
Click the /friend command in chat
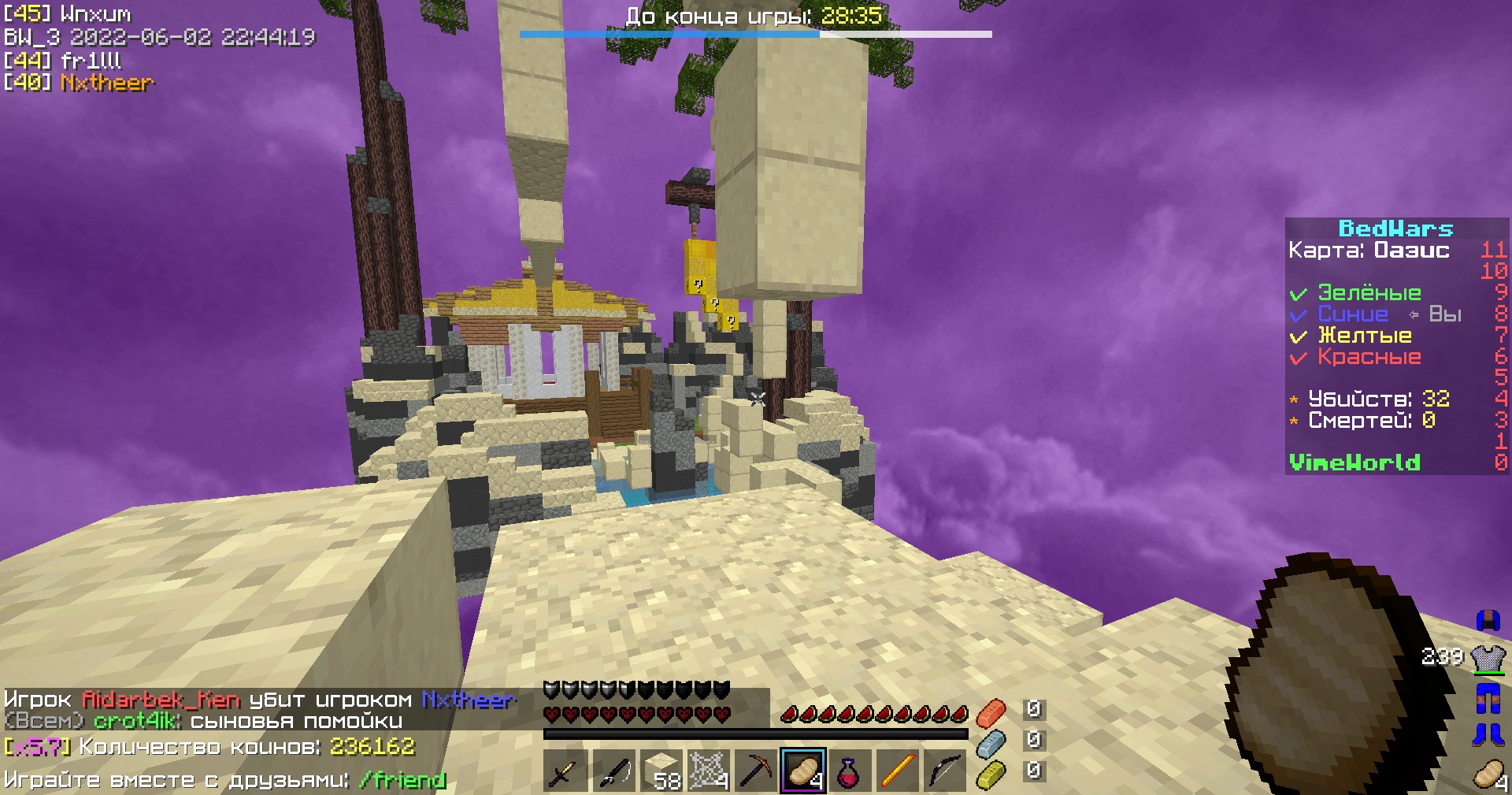click(x=402, y=780)
